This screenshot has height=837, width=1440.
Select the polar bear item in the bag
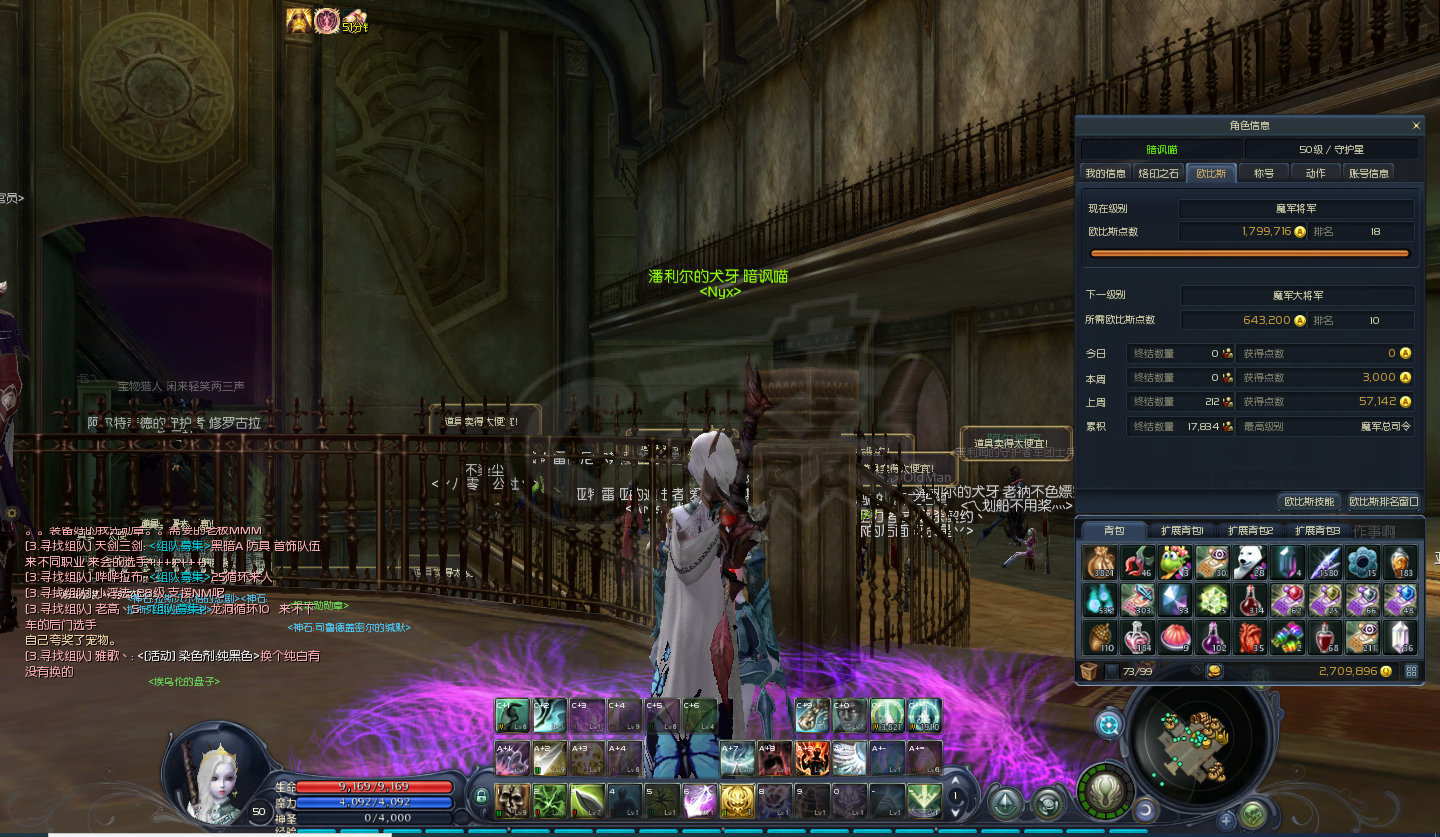(x=1250, y=562)
